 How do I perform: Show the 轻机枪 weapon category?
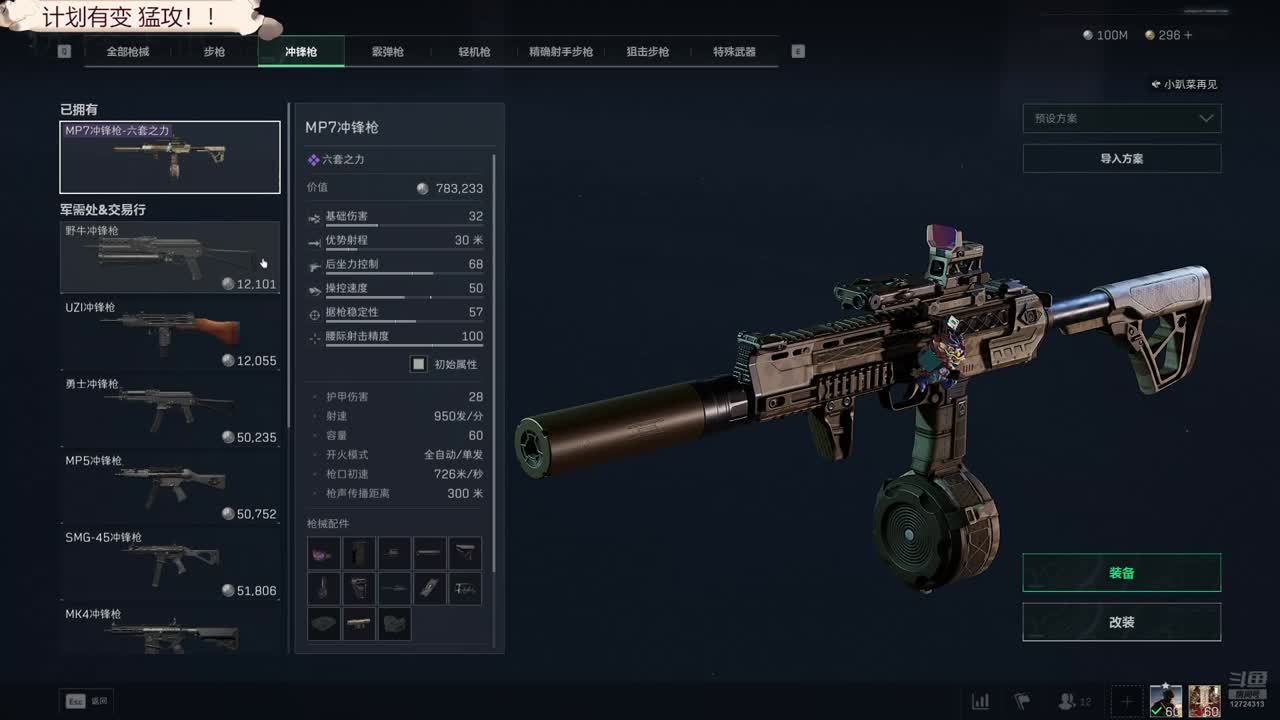[474, 52]
